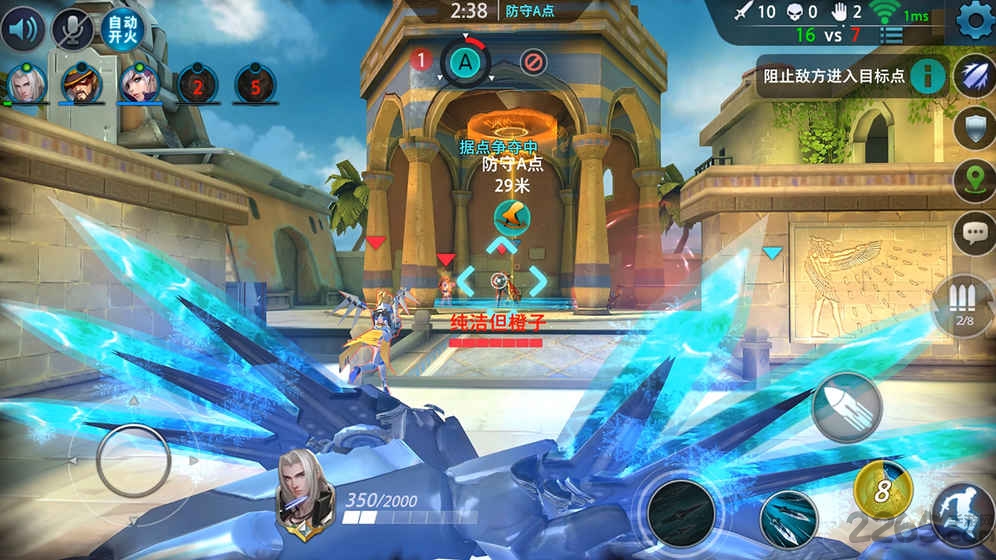
Task: Open the scoreboard list icon
Action: coord(891,35)
